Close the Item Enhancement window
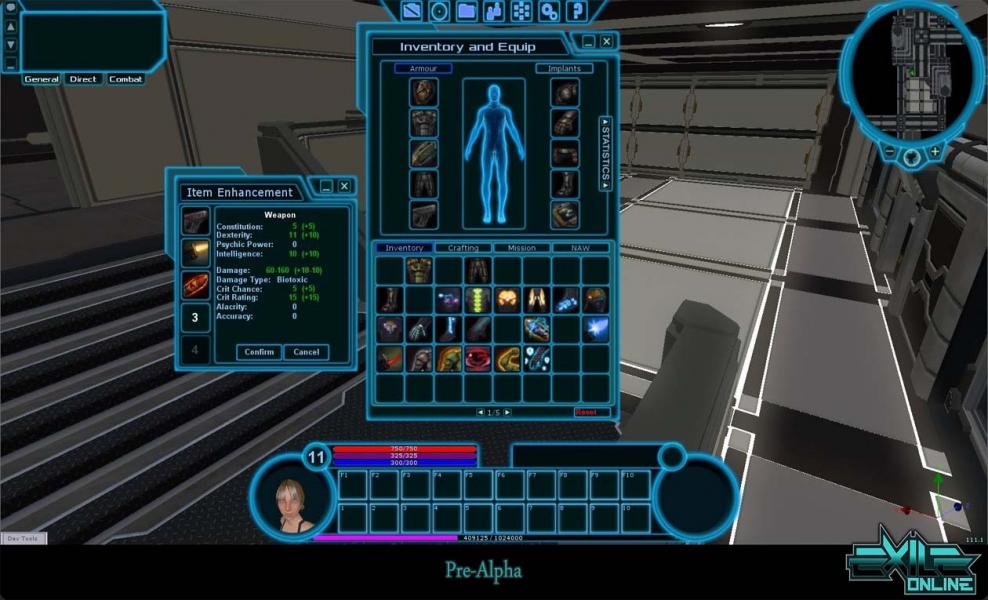The height and width of the screenshot is (600, 988). (344, 186)
